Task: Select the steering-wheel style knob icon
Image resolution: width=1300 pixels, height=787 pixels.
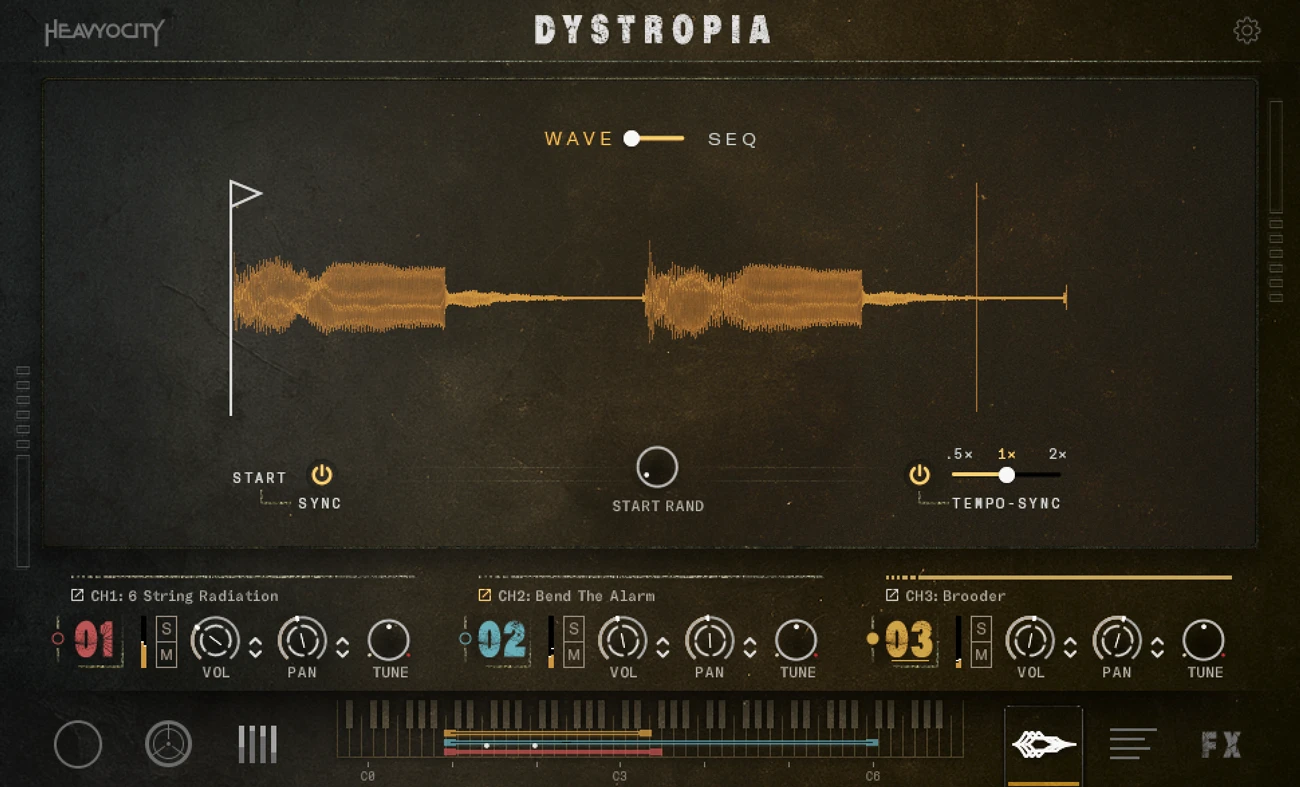Action: click(169, 745)
